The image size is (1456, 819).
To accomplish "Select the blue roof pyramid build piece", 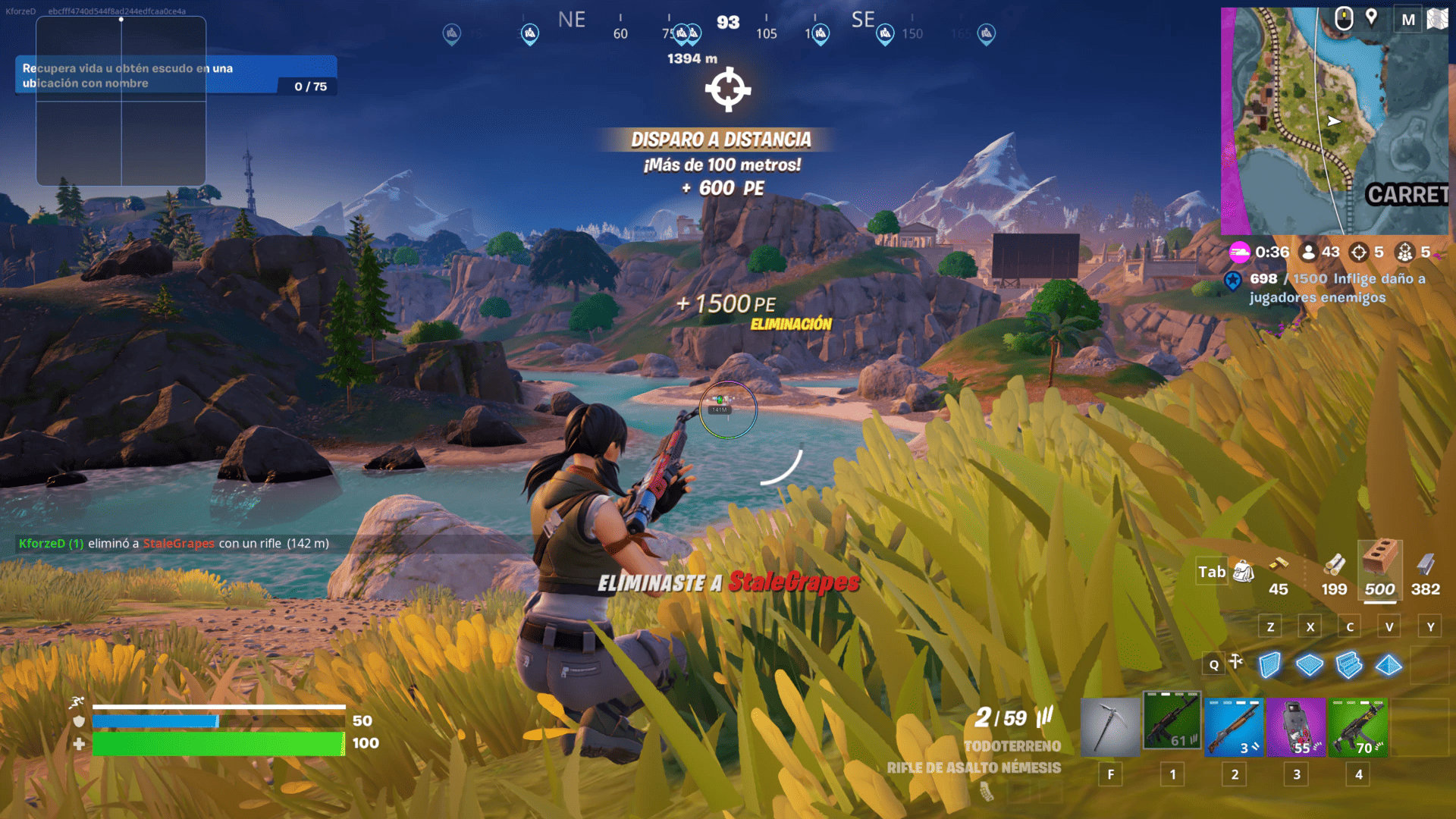I will point(1390,664).
